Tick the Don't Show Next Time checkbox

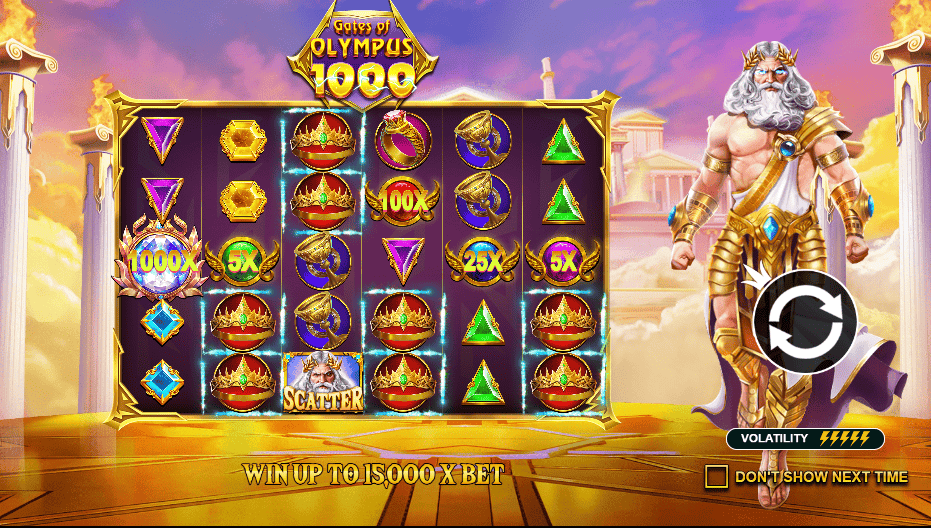pyautogui.click(x=716, y=477)
